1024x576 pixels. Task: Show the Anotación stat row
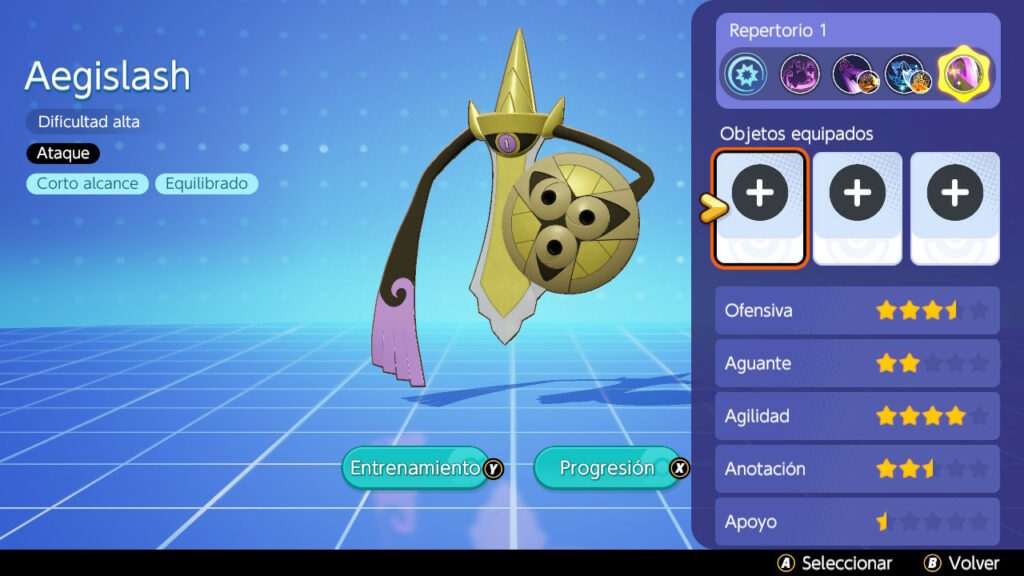[x=857, y=469]
